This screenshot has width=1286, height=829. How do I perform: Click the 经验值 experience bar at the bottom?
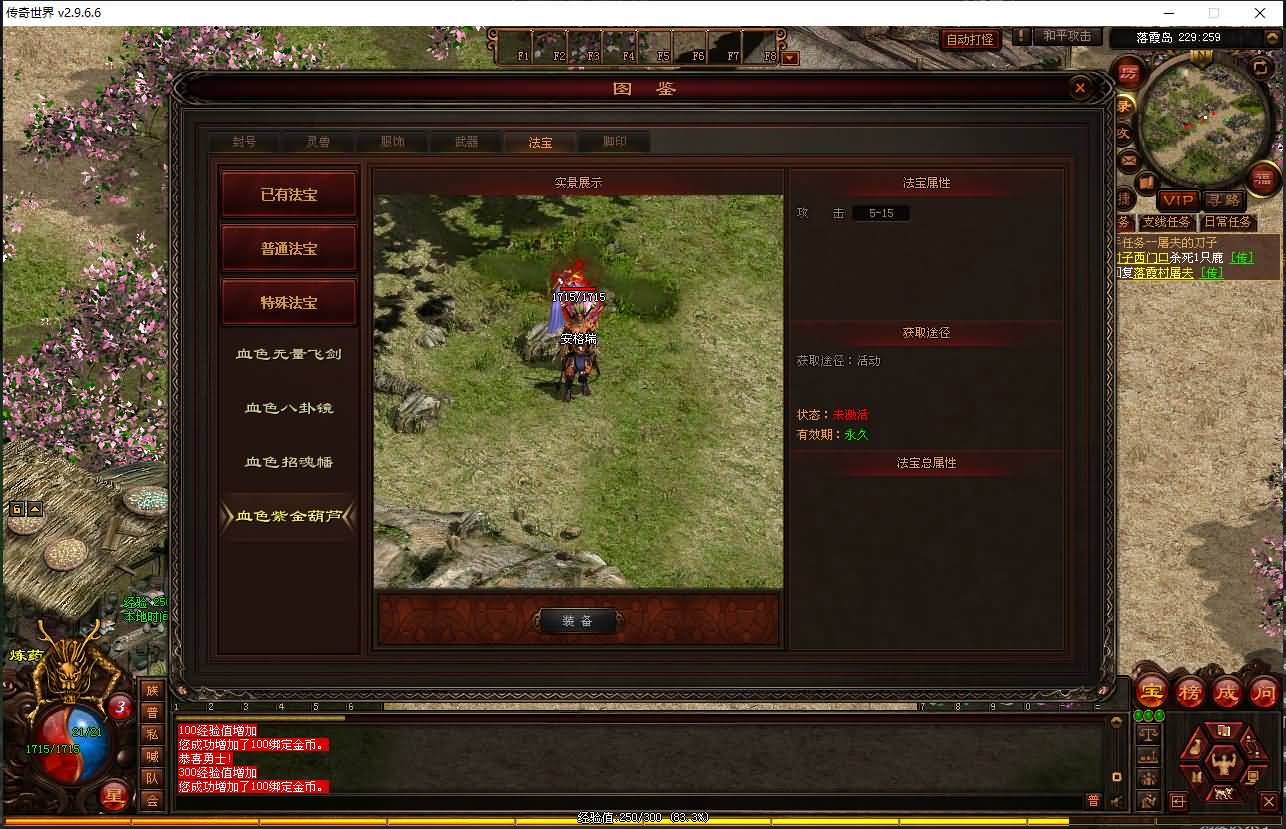(x=643, y=817)
